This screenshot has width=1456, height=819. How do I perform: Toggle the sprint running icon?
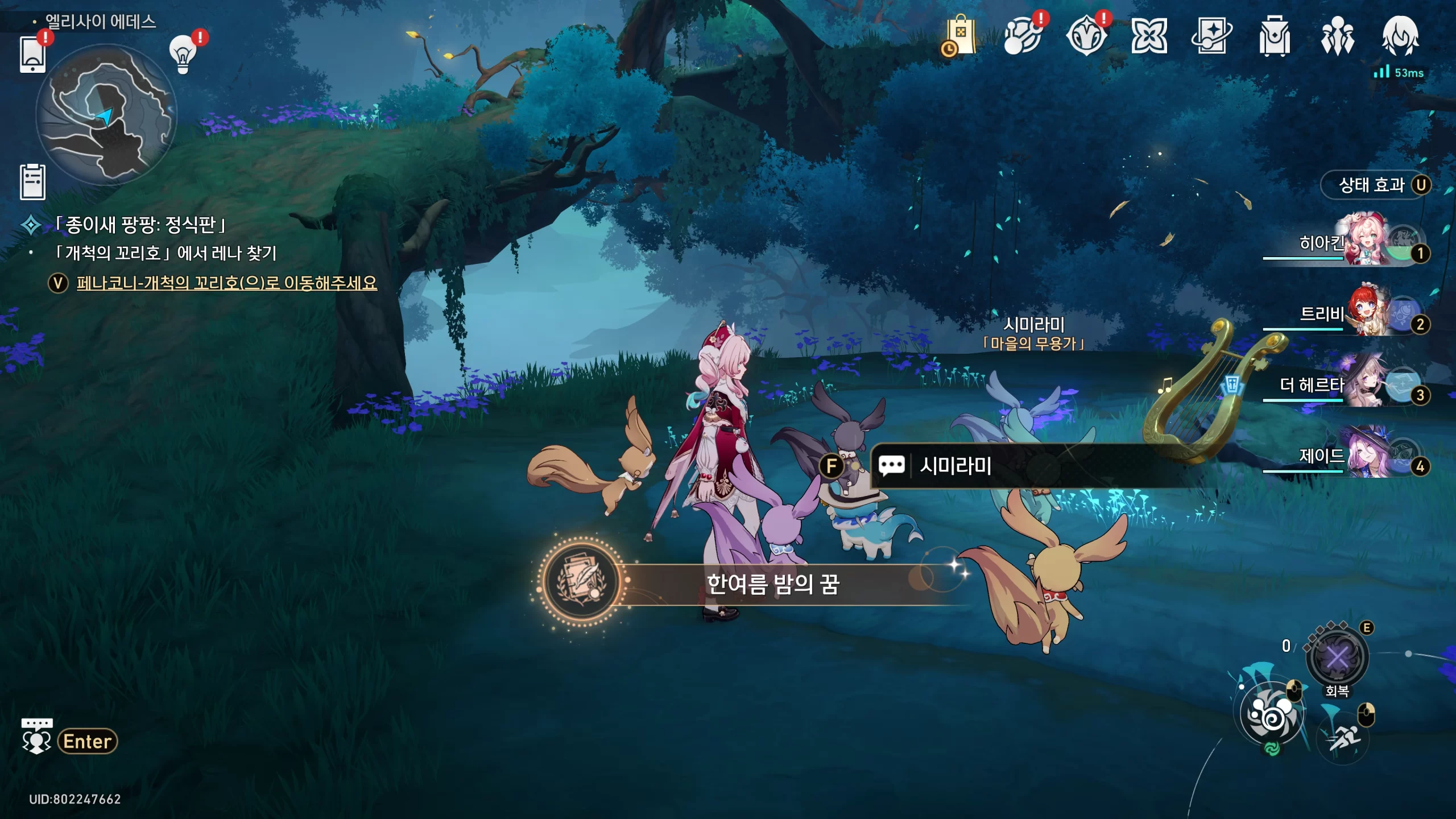point(1343,739)
